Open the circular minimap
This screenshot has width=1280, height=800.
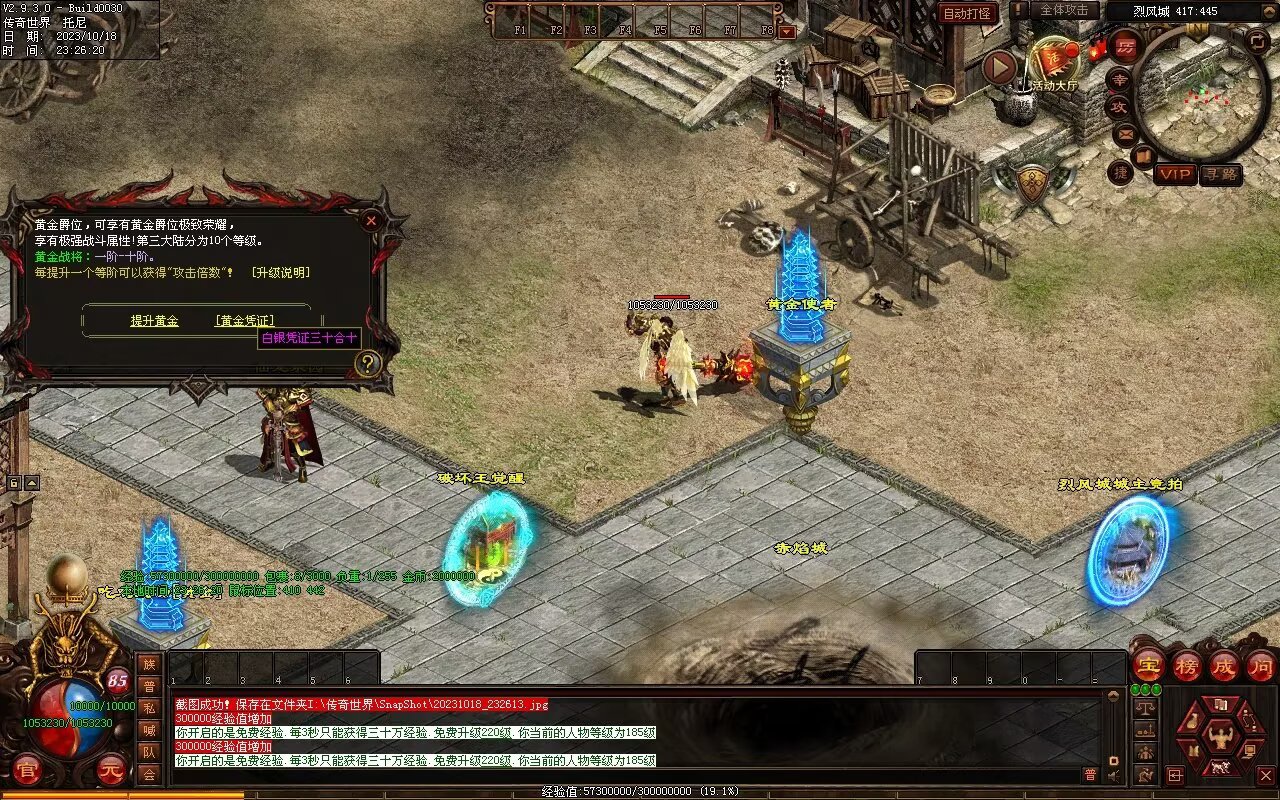pos(1200,95)
